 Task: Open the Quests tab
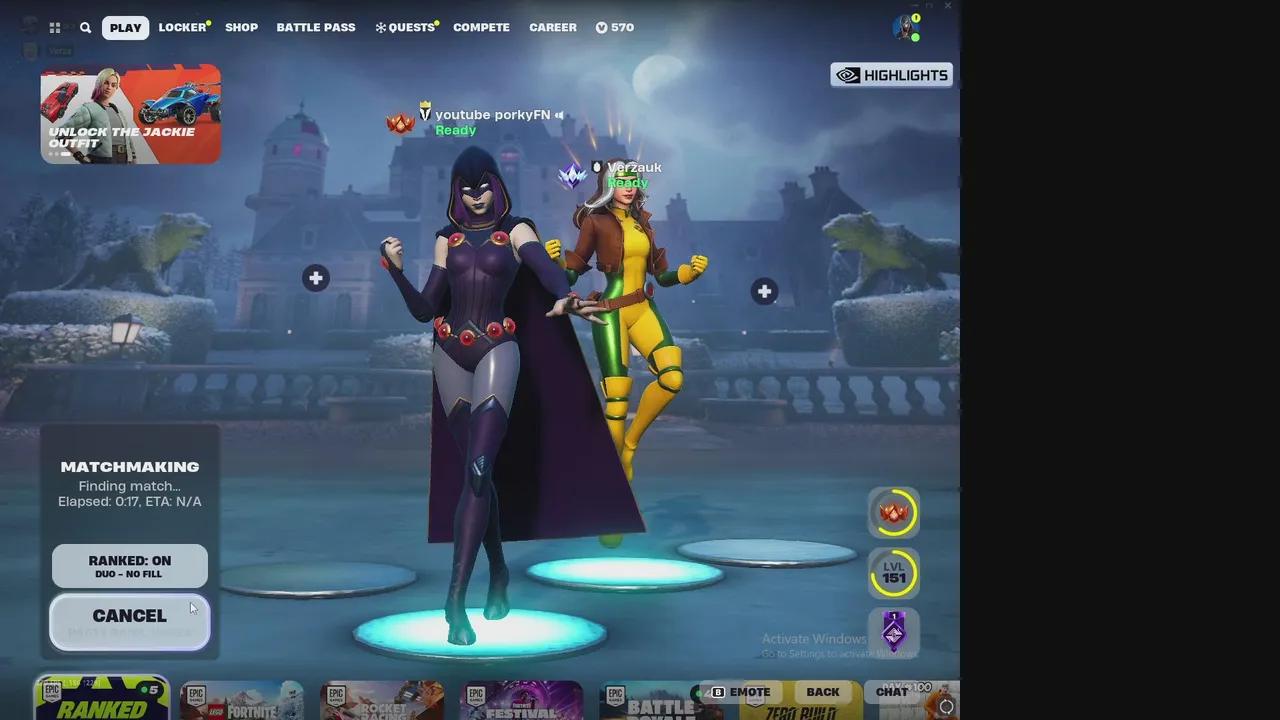pyautogui.click(x=406, y=27)
